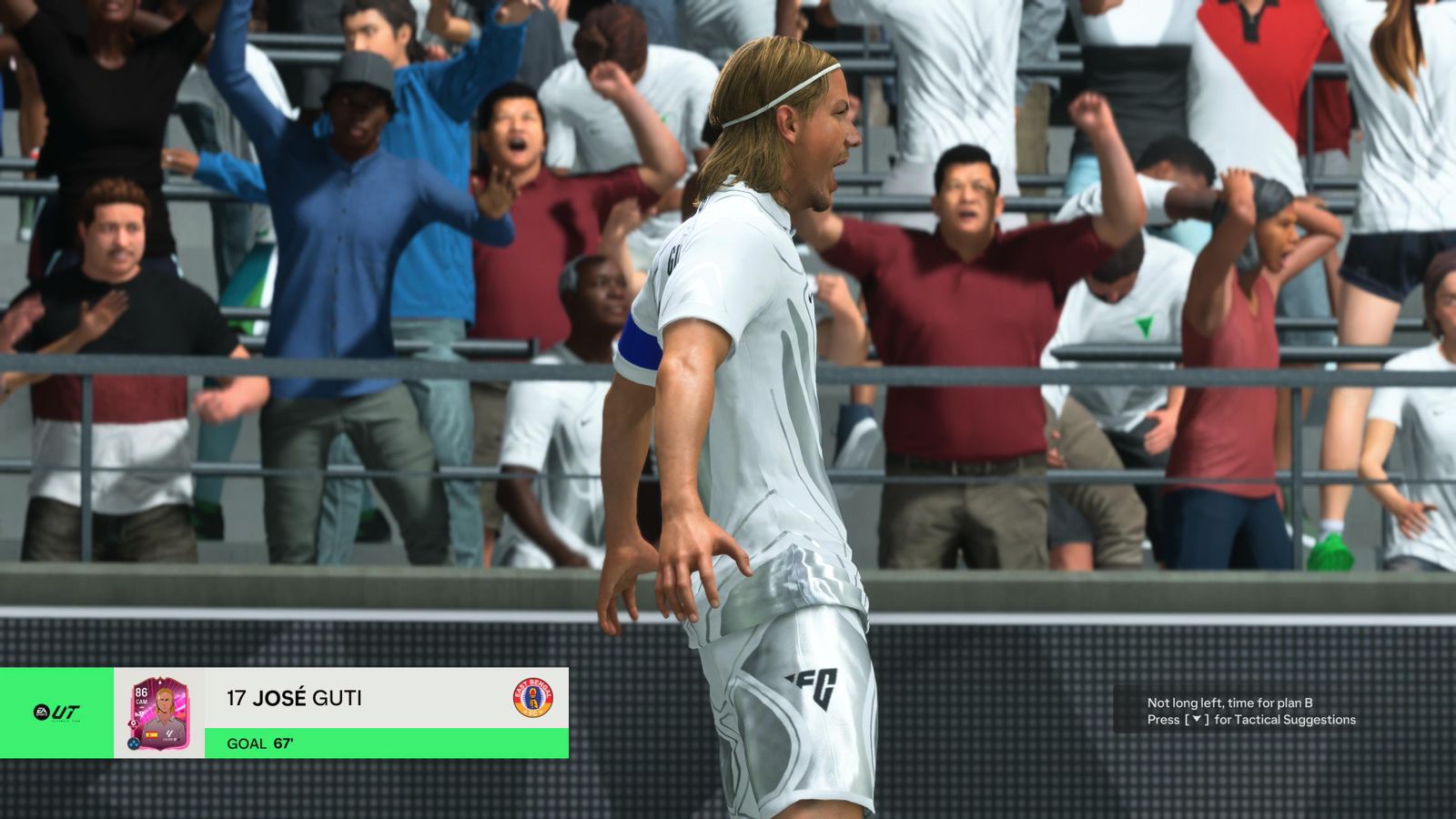Viewport: 1456px width, 819px height.
Task: Click the 'Not long left, time for plan B' message
Action: [1228, 702]
